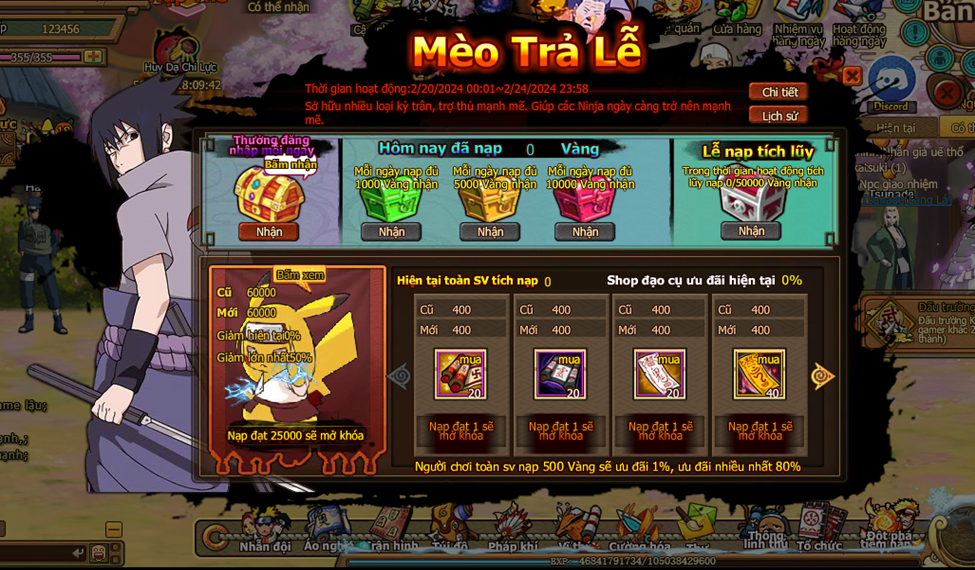Buy the red scroll bundle item
975x570 pixels.
[461, 374]
